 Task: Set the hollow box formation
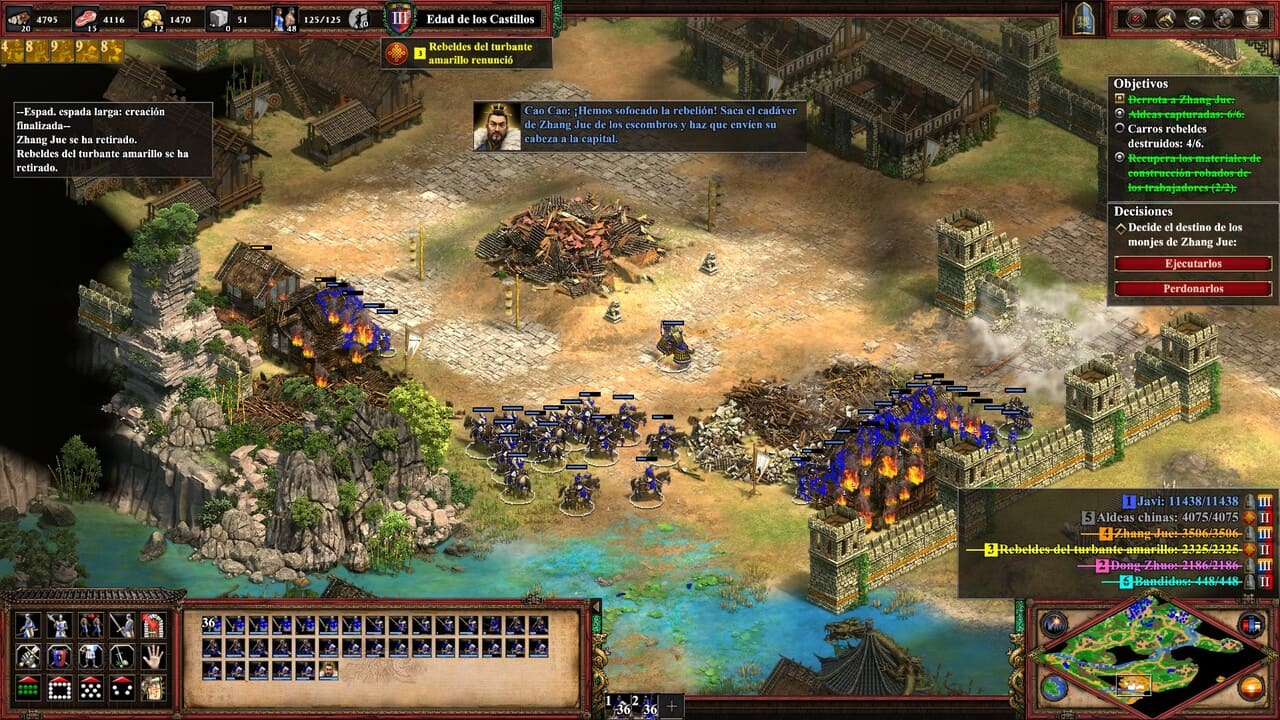(59, 688)
